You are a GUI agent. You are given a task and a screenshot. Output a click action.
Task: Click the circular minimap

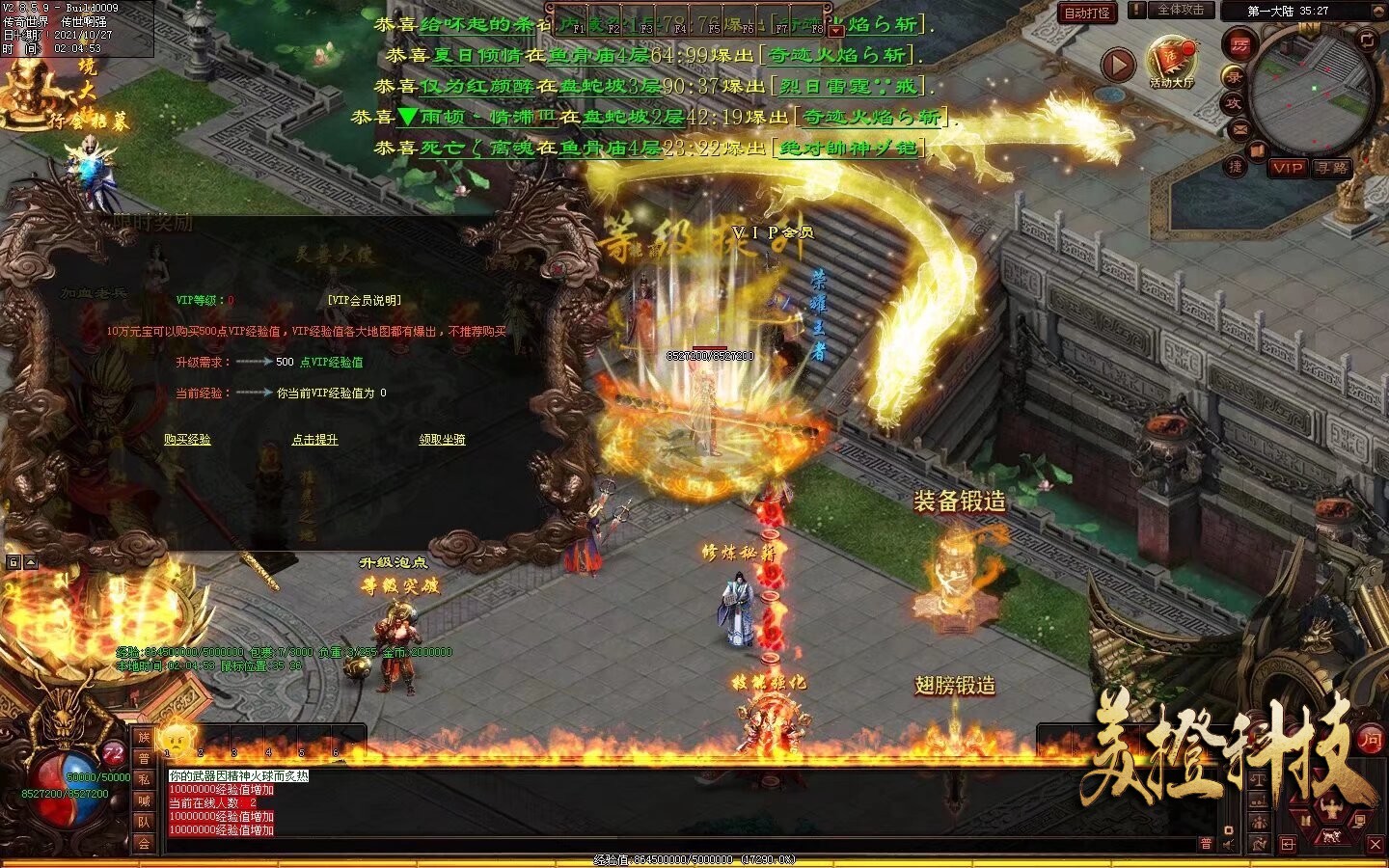point(1312,92)
